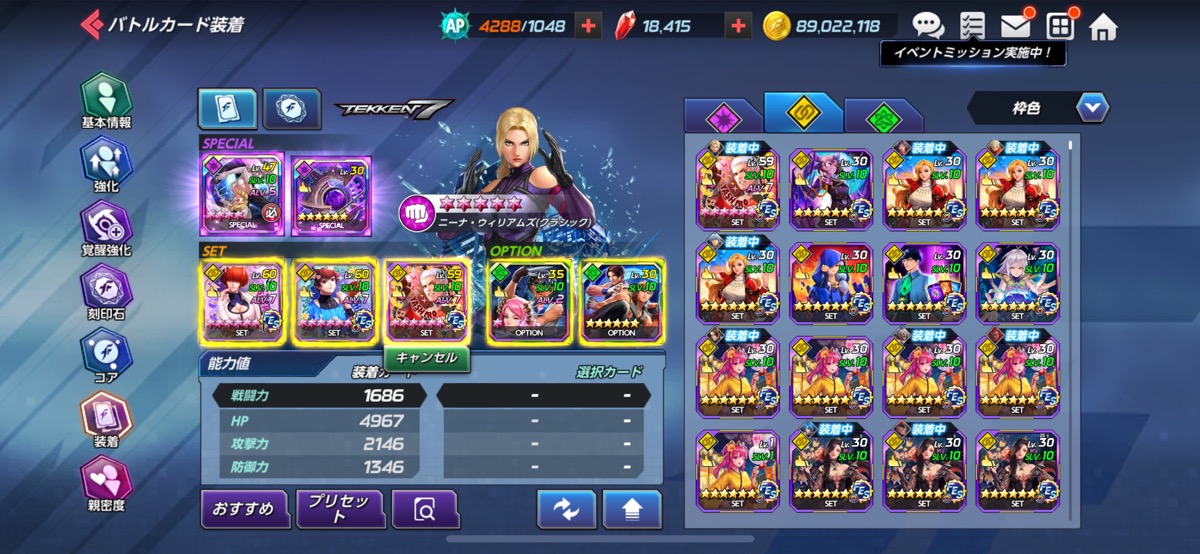1200x554 pixels.
Task: Add more AP with plus button
Action: pyautogui.click(x=589, y=26)
